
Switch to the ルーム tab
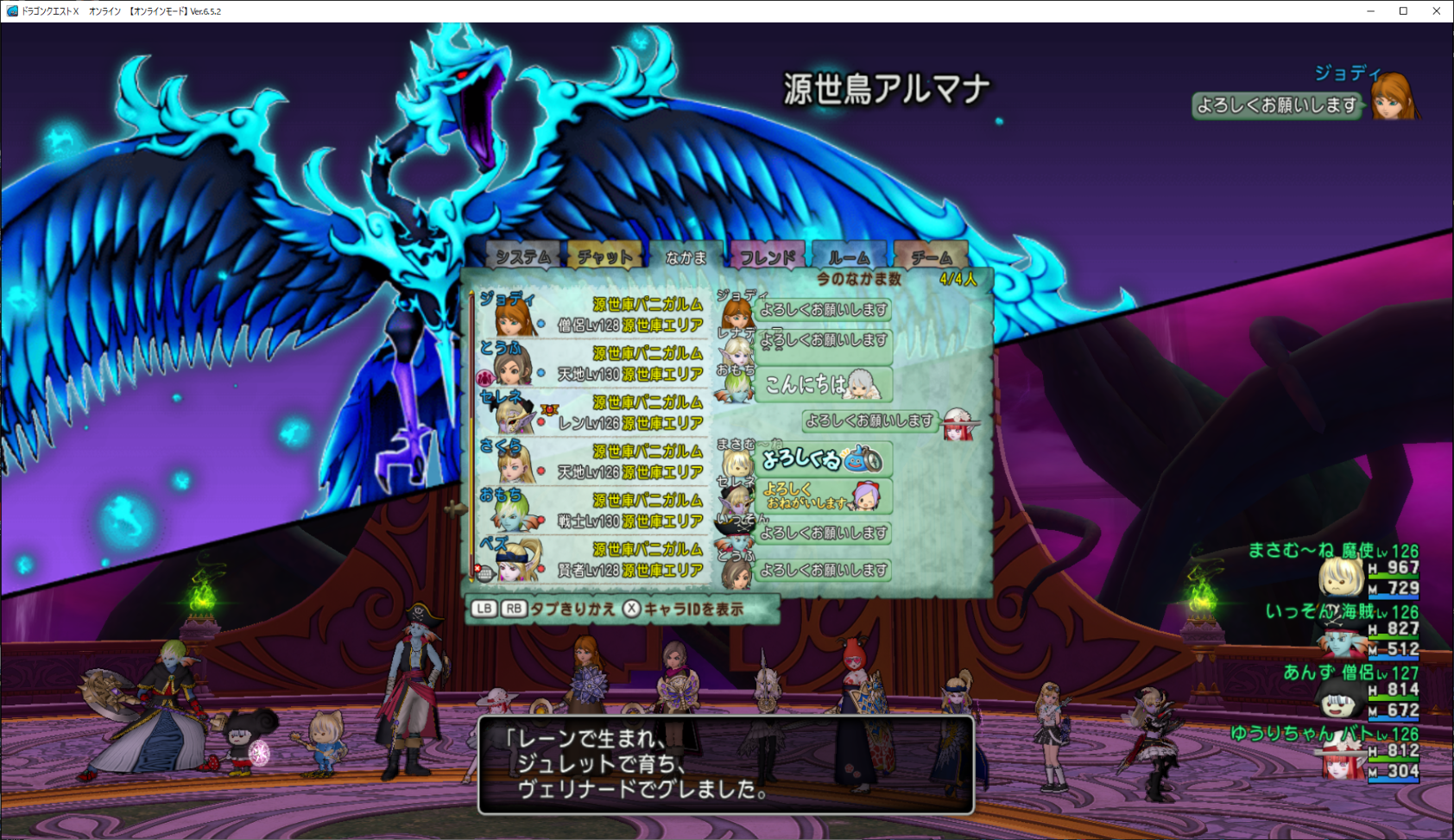(849, 256)
